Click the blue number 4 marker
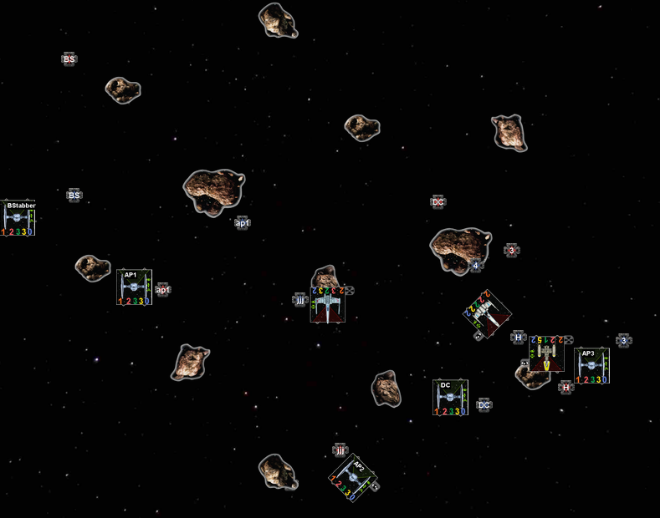 point(476,265)
